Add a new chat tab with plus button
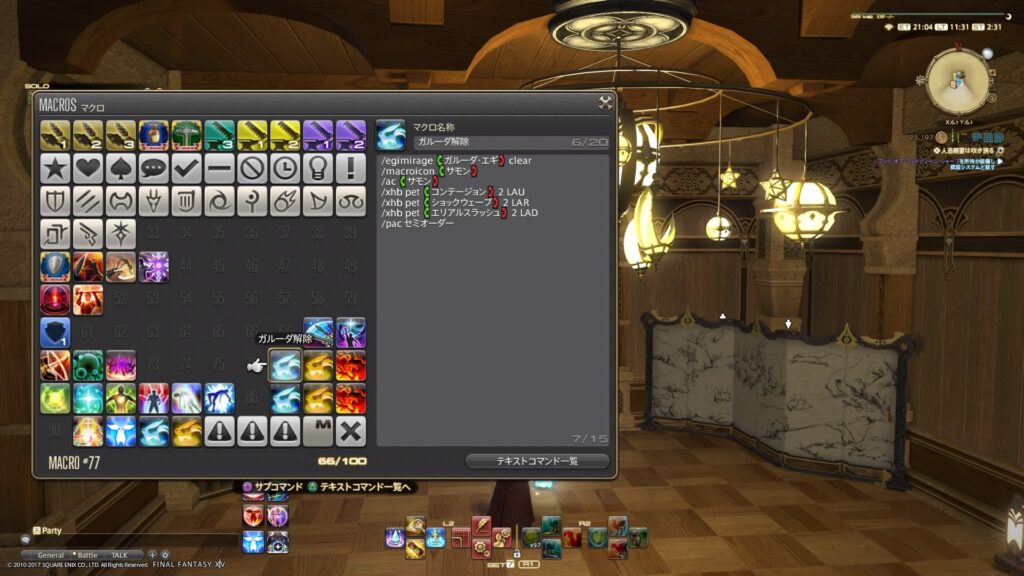 152,555
